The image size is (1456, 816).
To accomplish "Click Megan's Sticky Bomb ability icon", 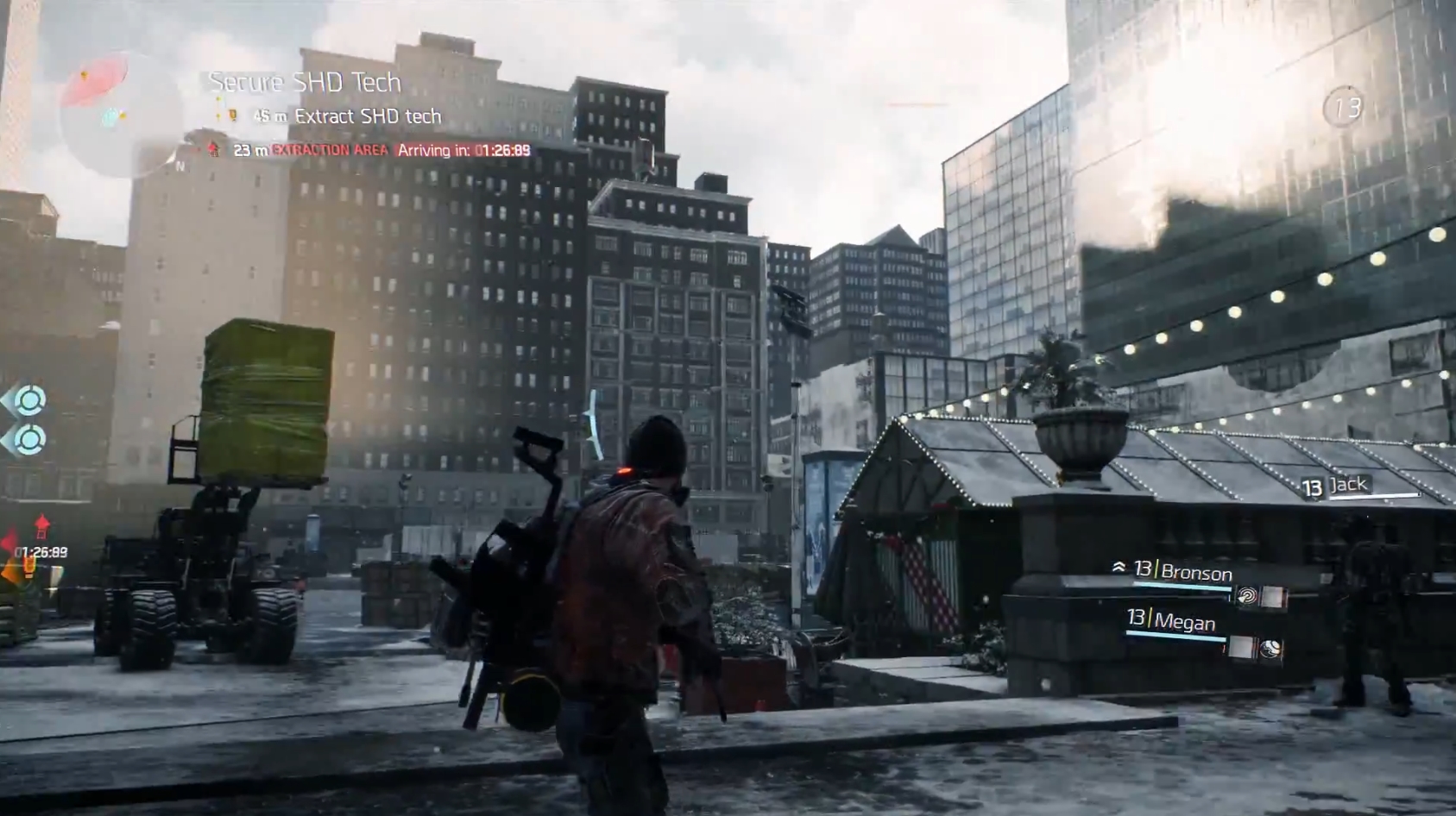I will tap(1270, 647).
